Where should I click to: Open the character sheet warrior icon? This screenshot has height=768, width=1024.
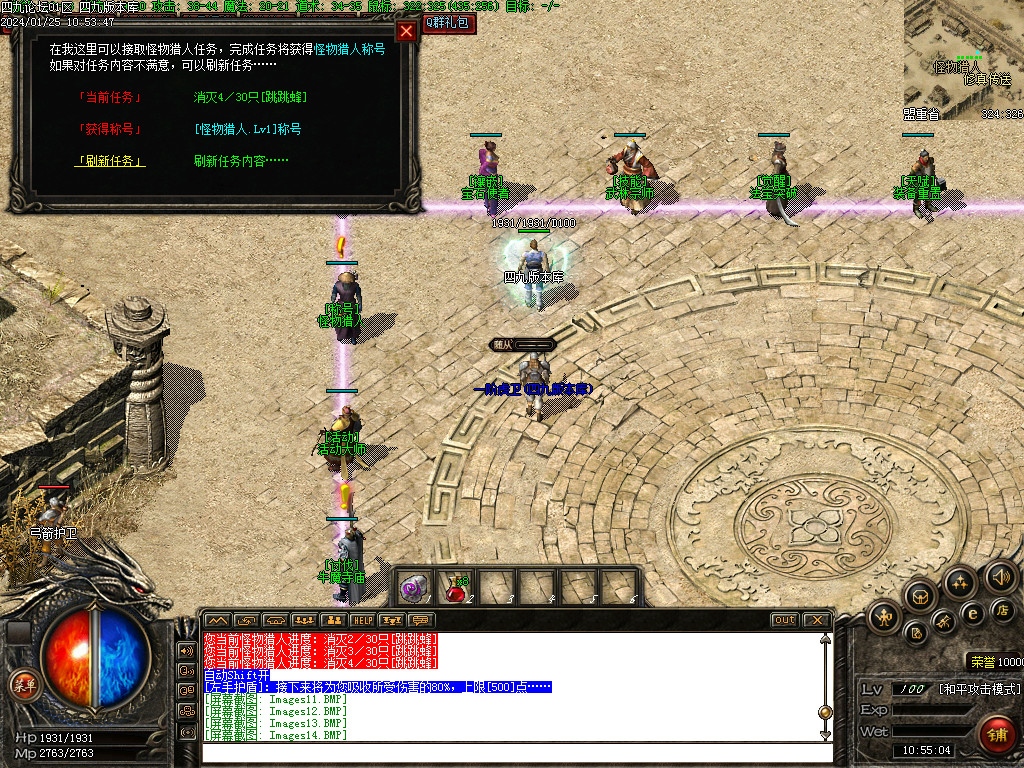(x=886, y=616)
